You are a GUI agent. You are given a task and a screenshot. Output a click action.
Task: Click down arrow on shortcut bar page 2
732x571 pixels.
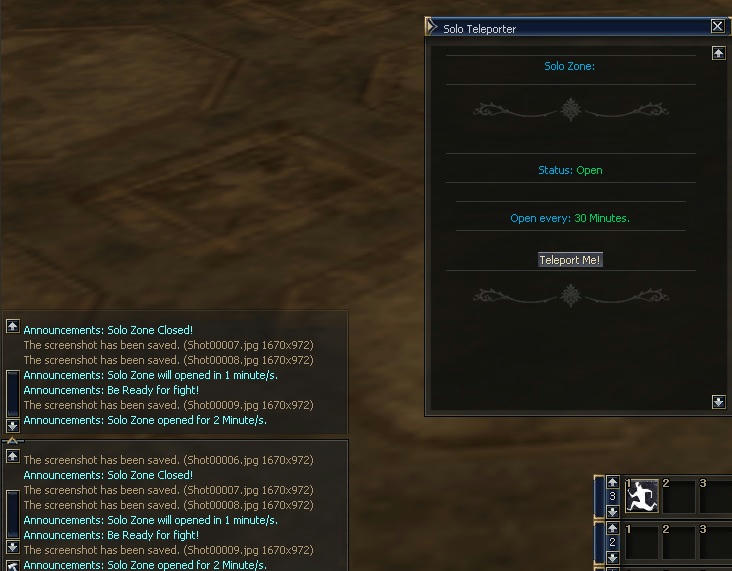click(x=613, y=556)
